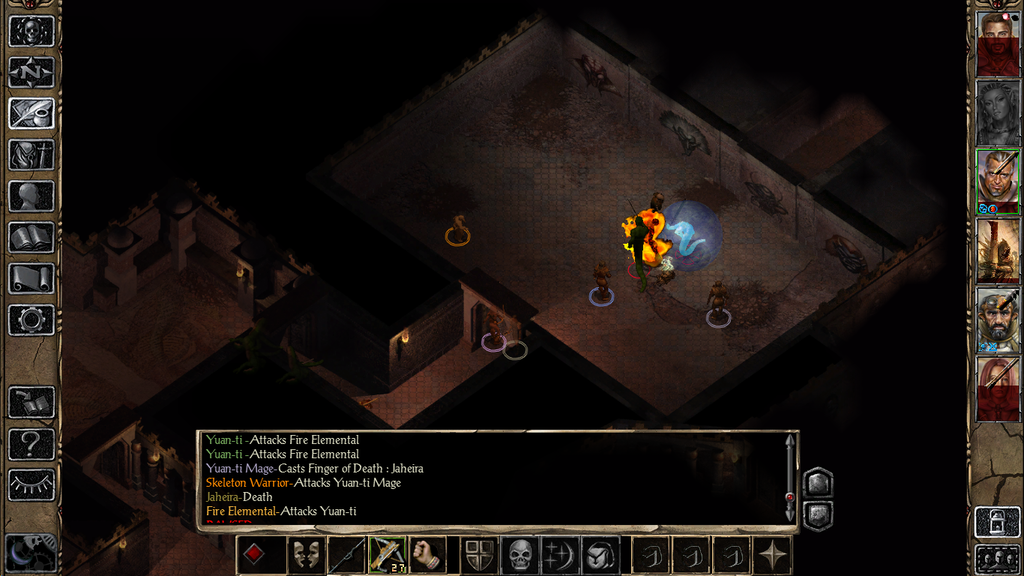Open the area map with the compass button
Image resolution: width=1024 pixels, height=576 pixels.
[31, 72]
